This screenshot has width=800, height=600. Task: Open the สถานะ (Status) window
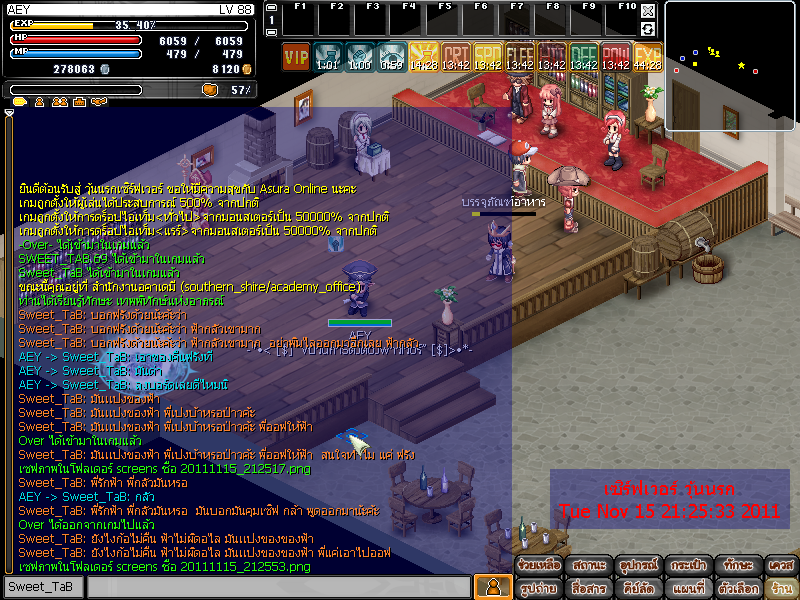[589, 565]
